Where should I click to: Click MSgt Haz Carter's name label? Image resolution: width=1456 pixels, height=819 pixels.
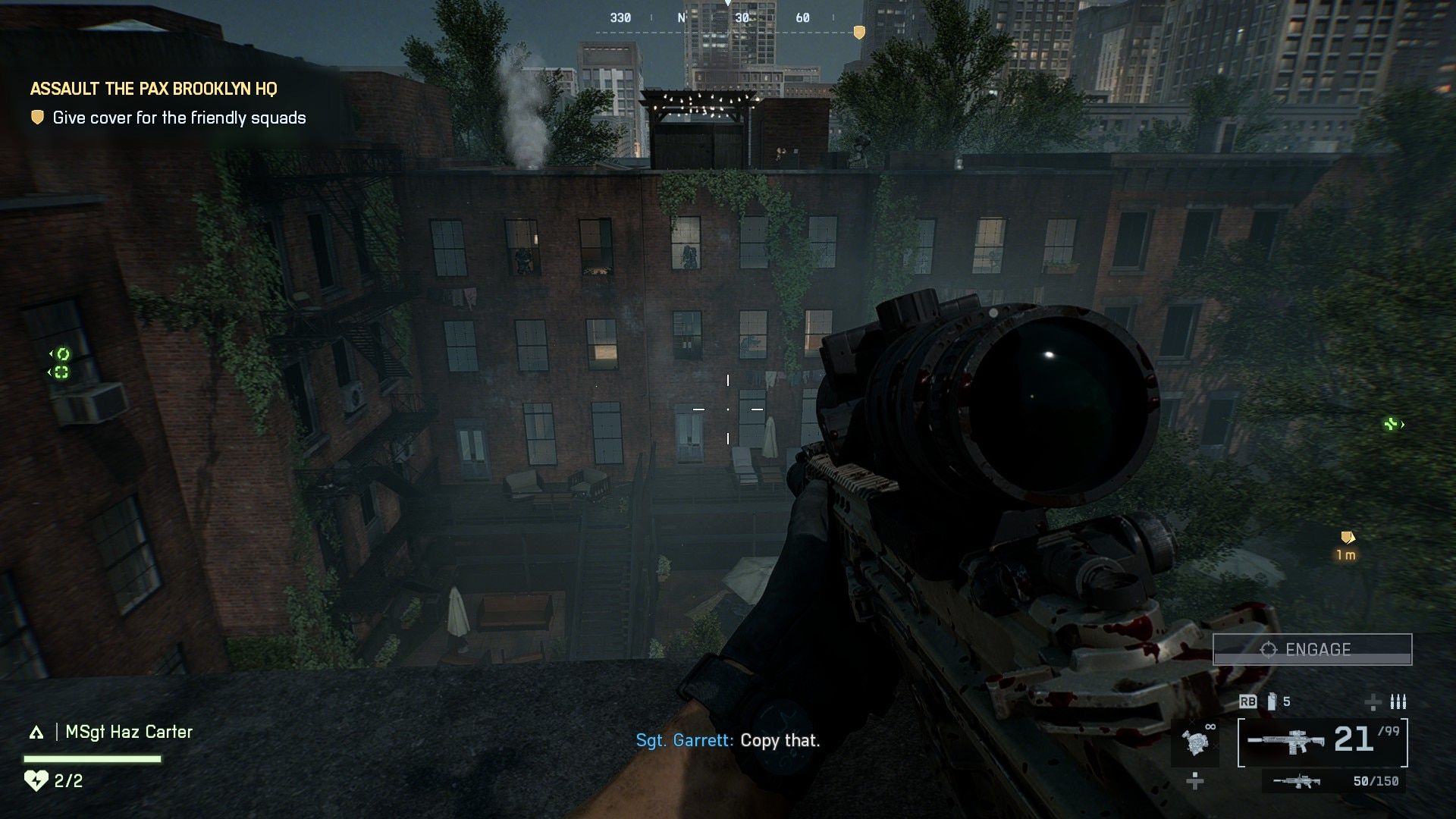coord(130,732)
